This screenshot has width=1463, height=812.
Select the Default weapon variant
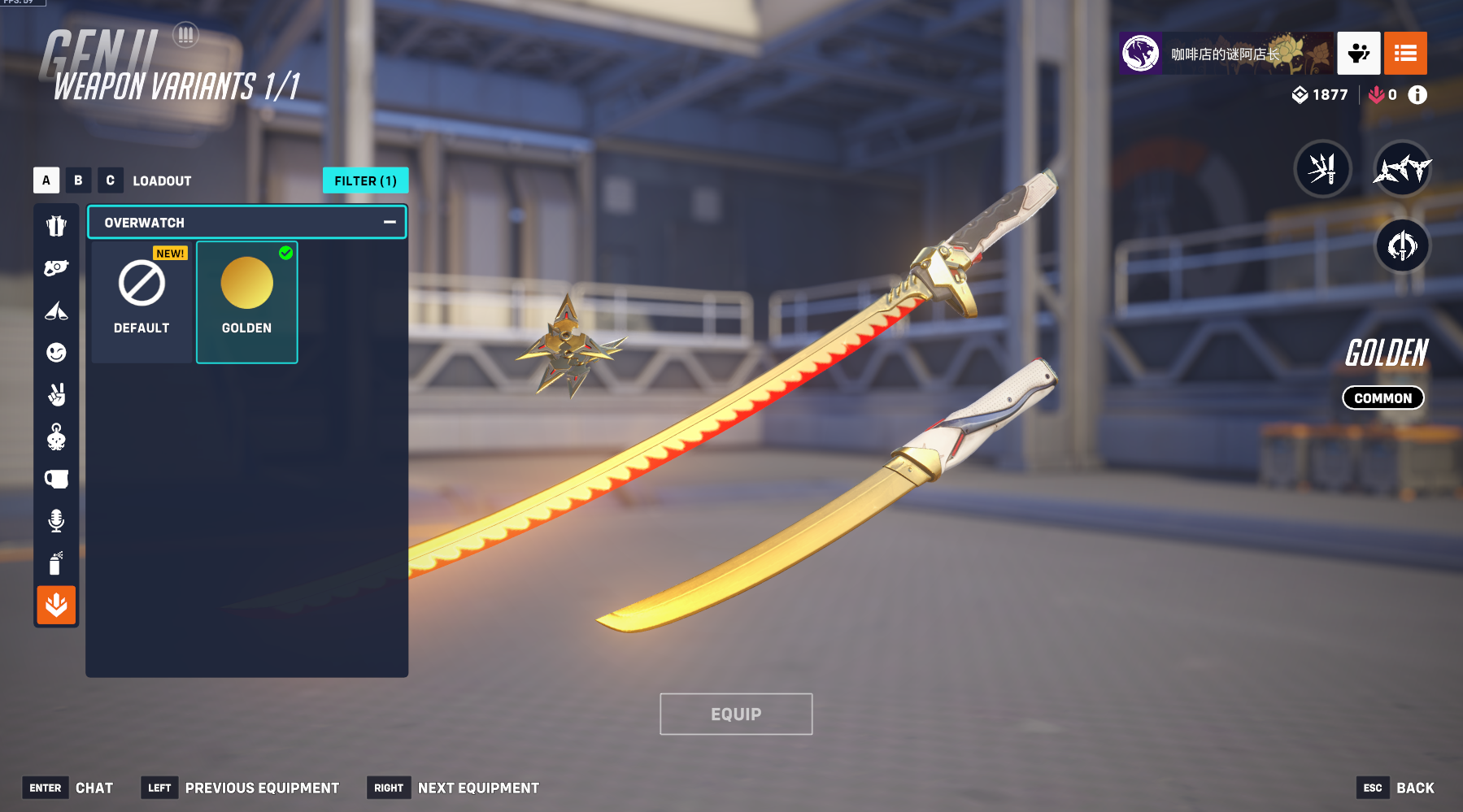142,302
